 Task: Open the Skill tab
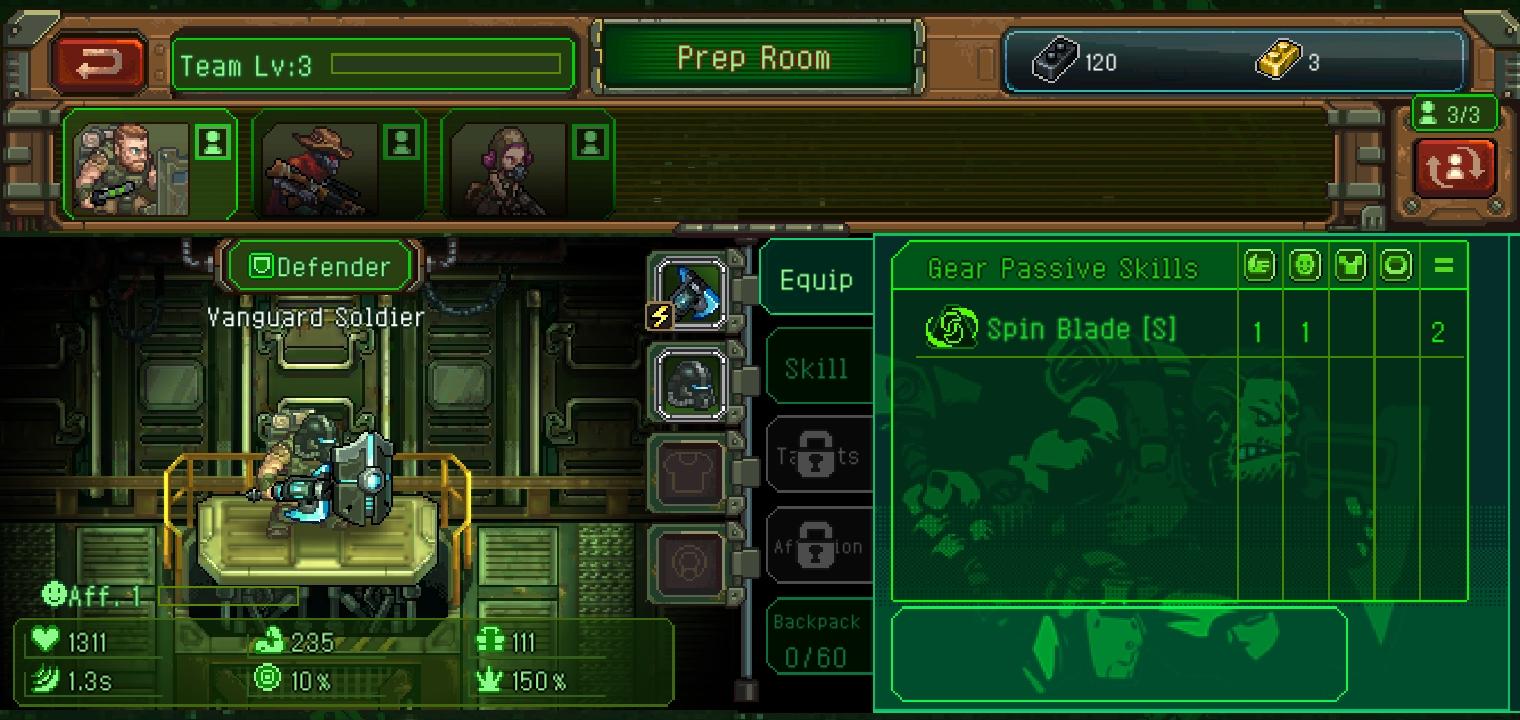(816, 369)
